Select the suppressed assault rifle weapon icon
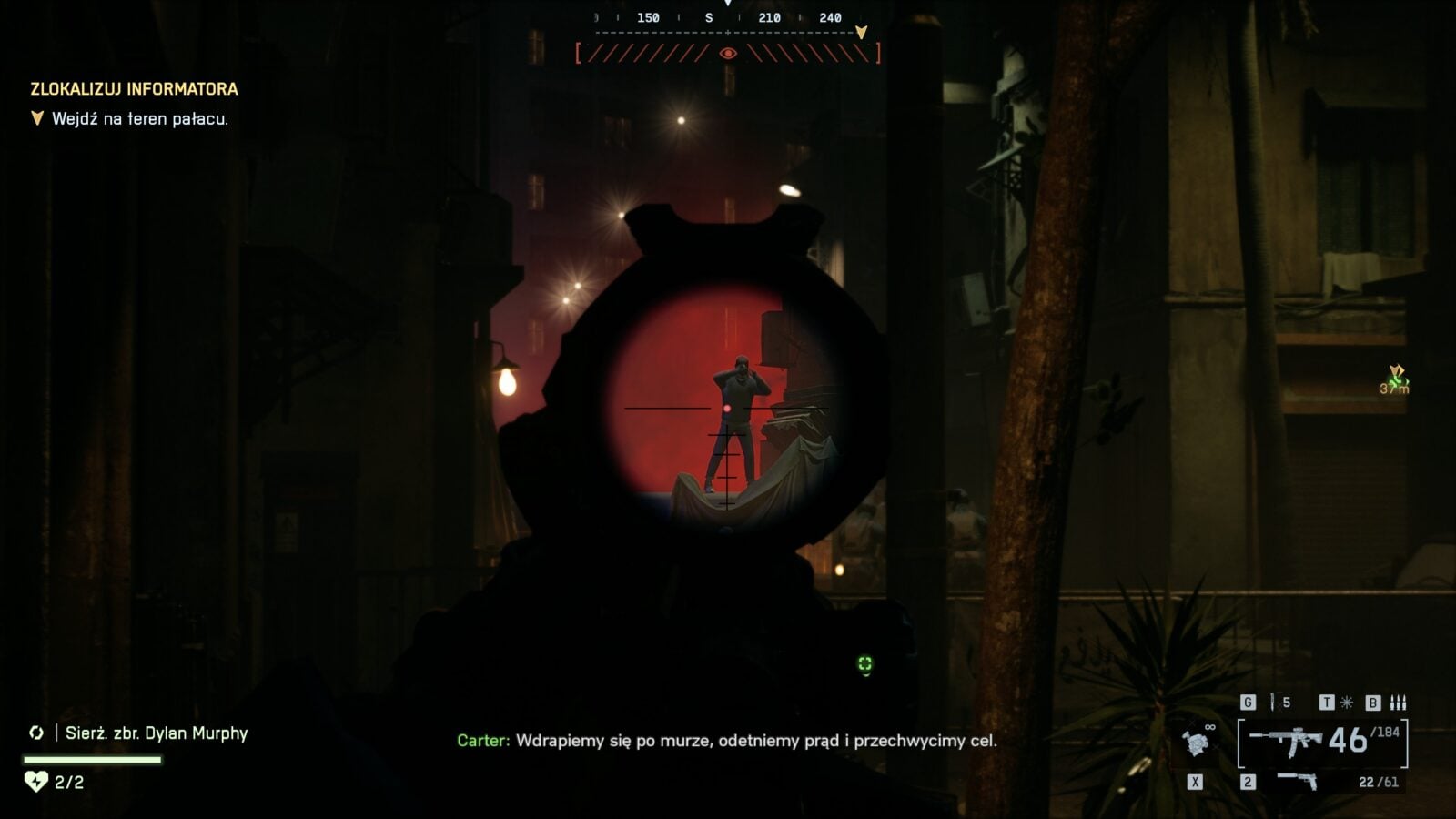 click(1286, 741)
